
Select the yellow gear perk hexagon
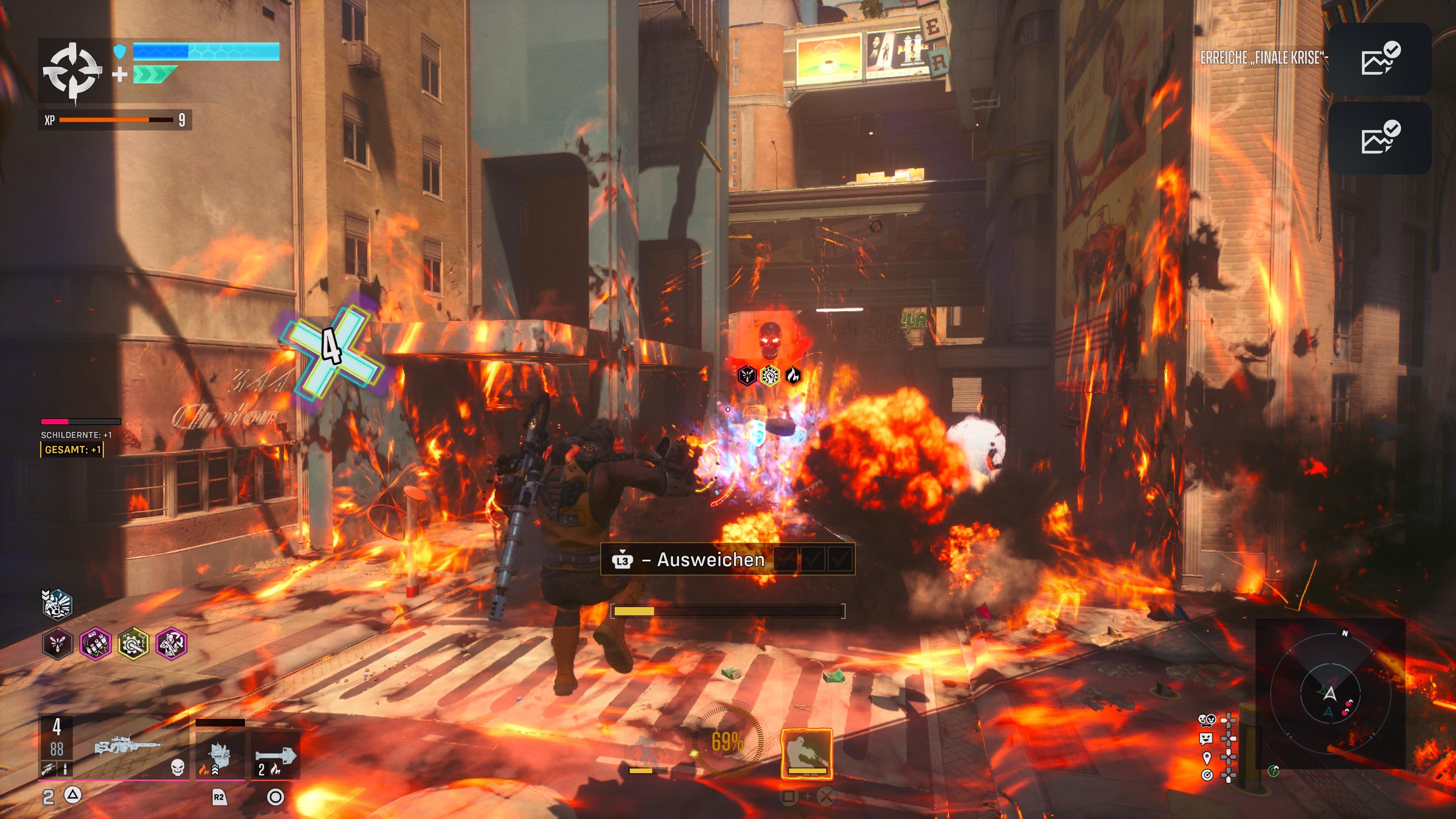pos(133,644)
